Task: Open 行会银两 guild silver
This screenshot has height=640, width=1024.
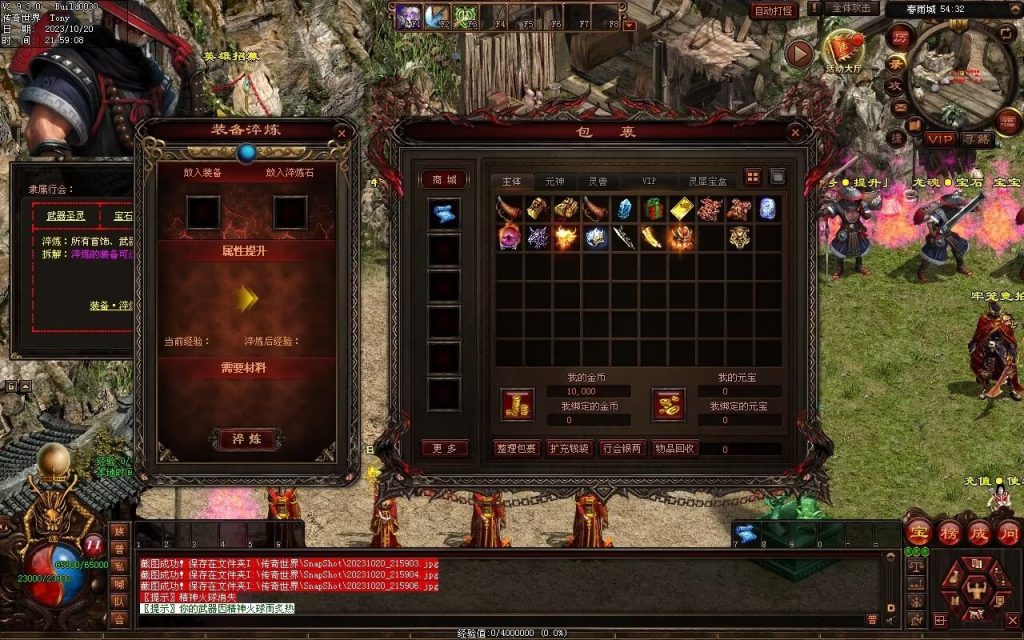Action: coord(622,448)
